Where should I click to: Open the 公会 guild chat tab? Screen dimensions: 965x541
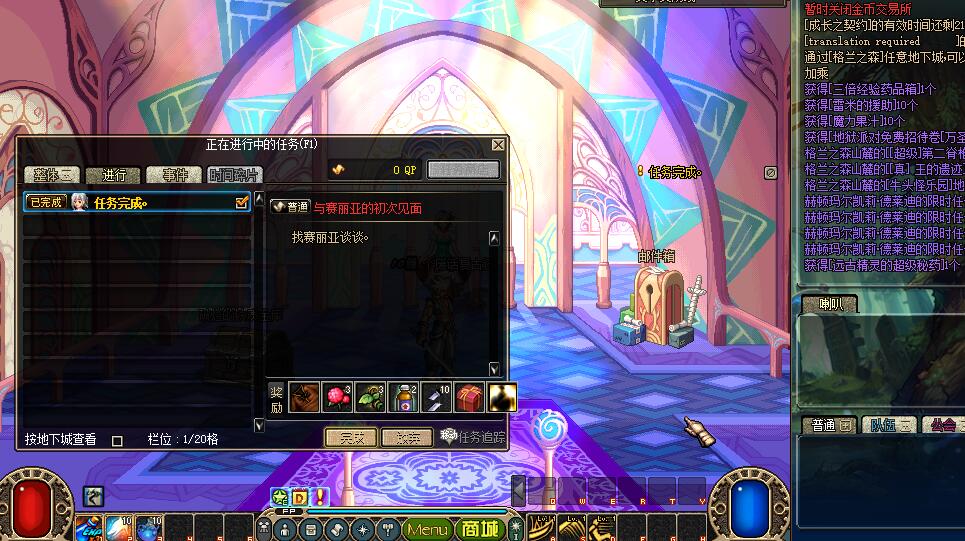coord(943,426)
